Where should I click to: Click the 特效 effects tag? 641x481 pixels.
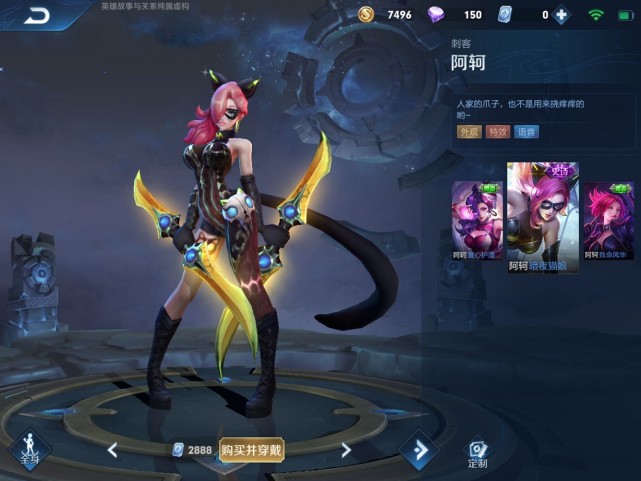click(497, 131)
